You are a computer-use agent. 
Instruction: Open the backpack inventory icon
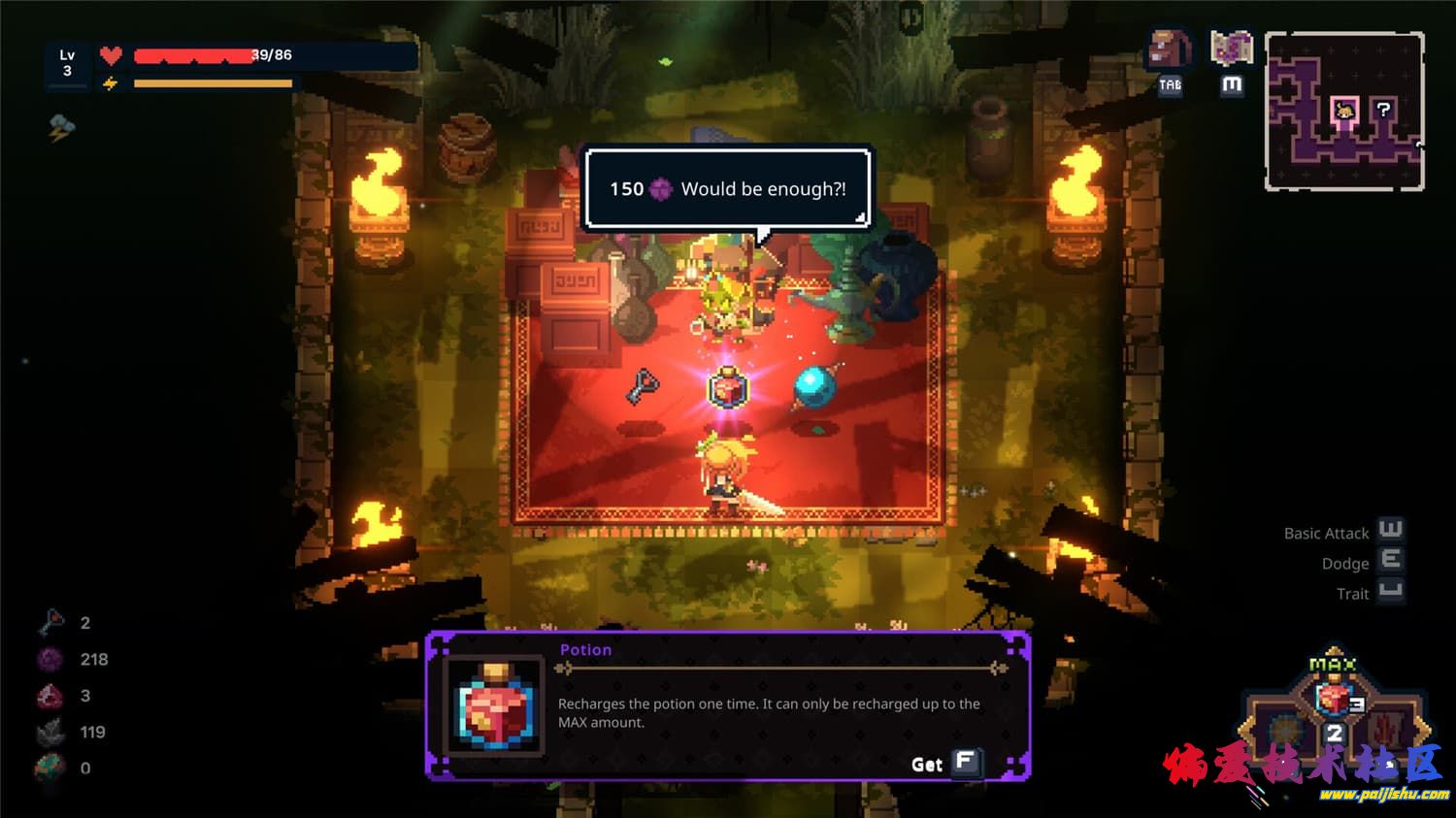1170,49
